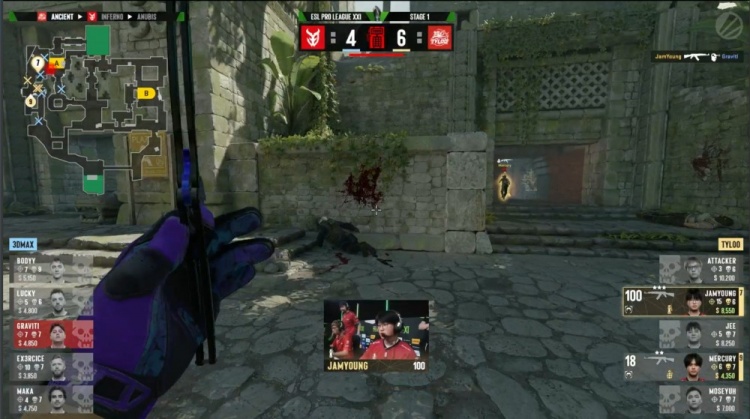Select EX3RCICE's player row
750x419 pixels.
coord(49,366)
